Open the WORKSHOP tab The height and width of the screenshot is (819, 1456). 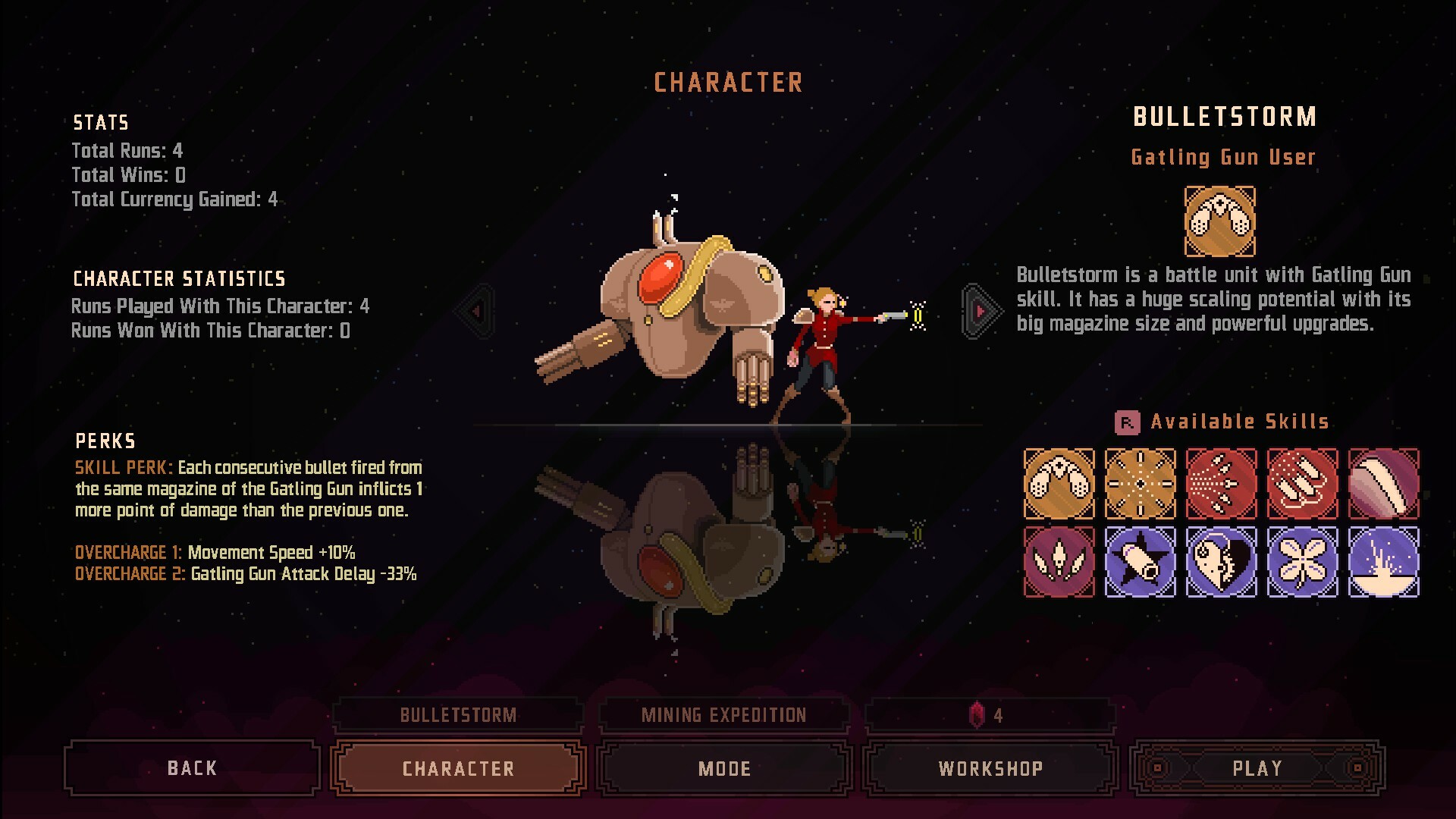(x=990, y=768)
